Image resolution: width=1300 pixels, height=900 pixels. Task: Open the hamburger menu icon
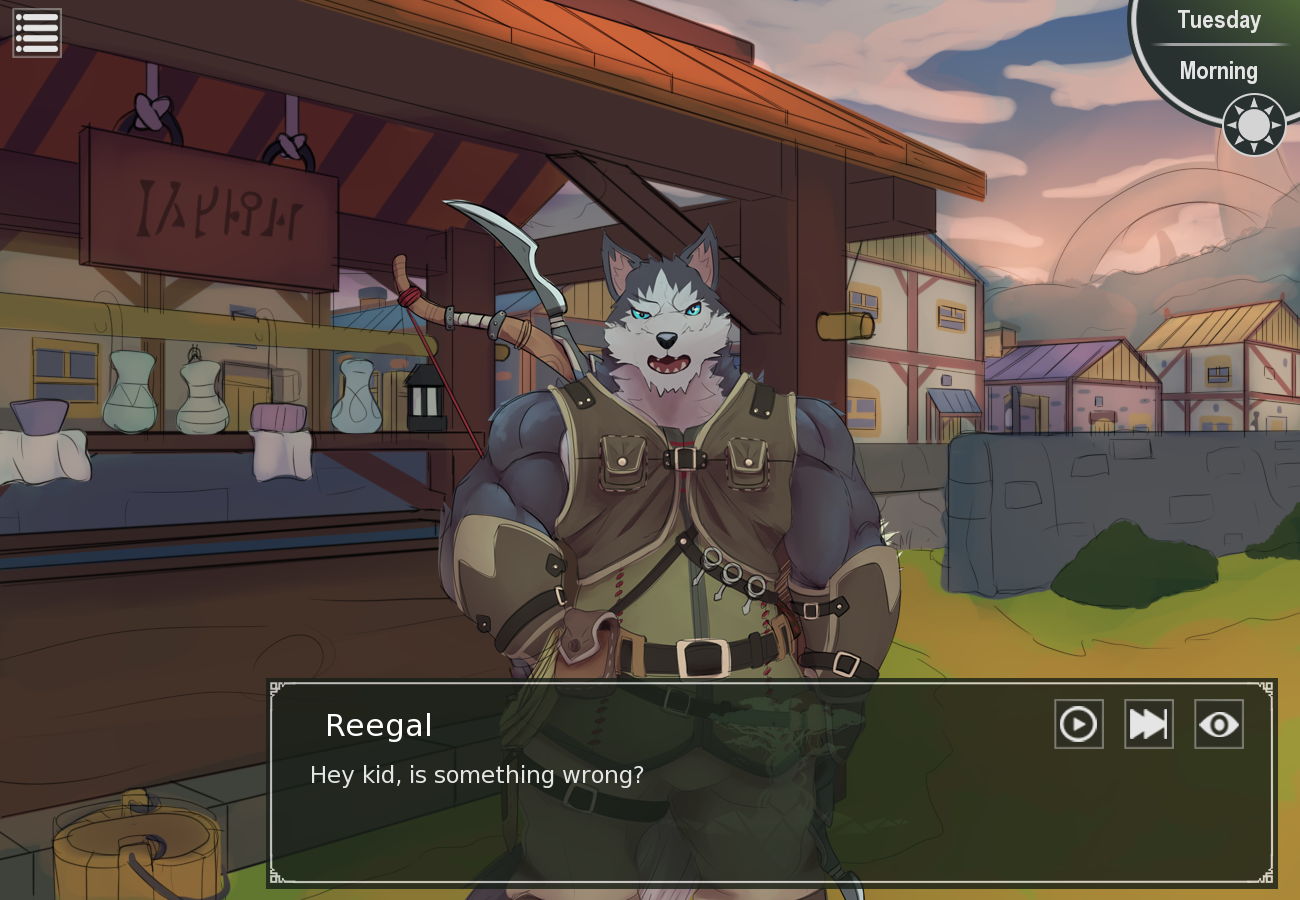point(37,33)
